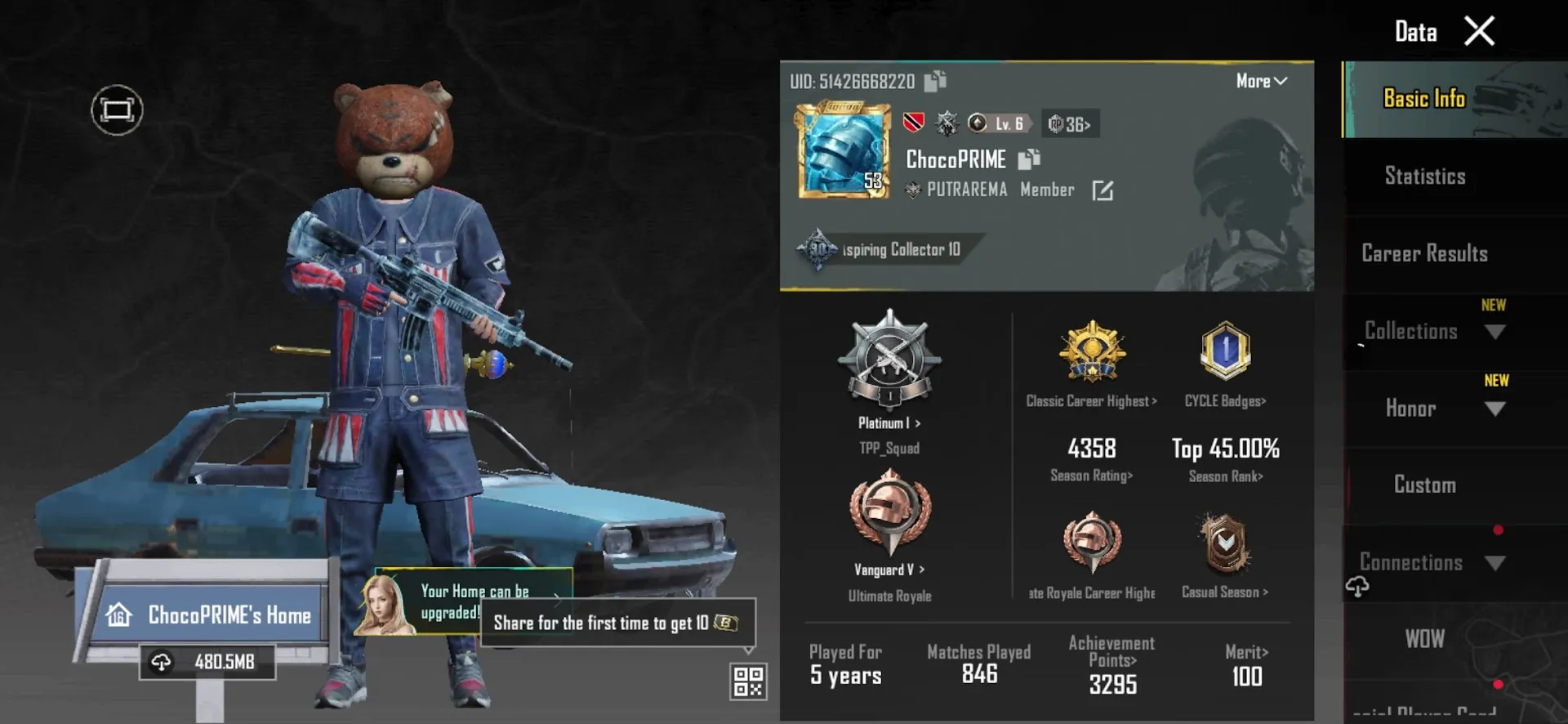Expand the More options menu
Screen dimensions: 1568x724
click(x=1260, y=81)
